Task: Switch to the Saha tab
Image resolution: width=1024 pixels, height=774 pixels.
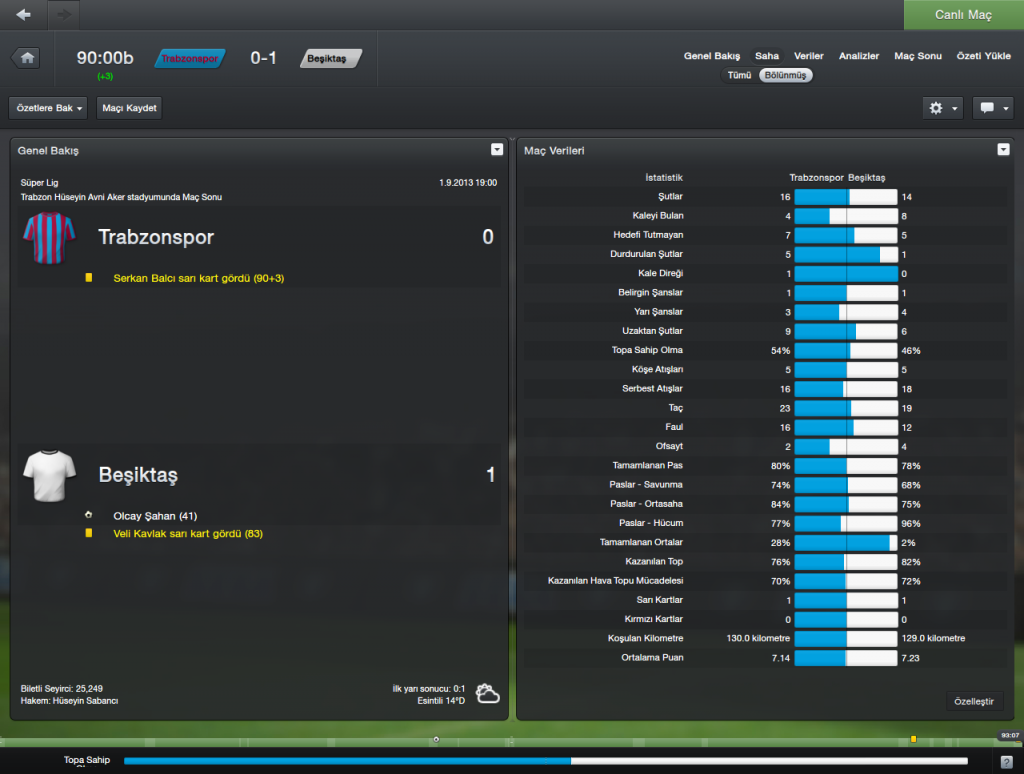Action: point(767,56)
